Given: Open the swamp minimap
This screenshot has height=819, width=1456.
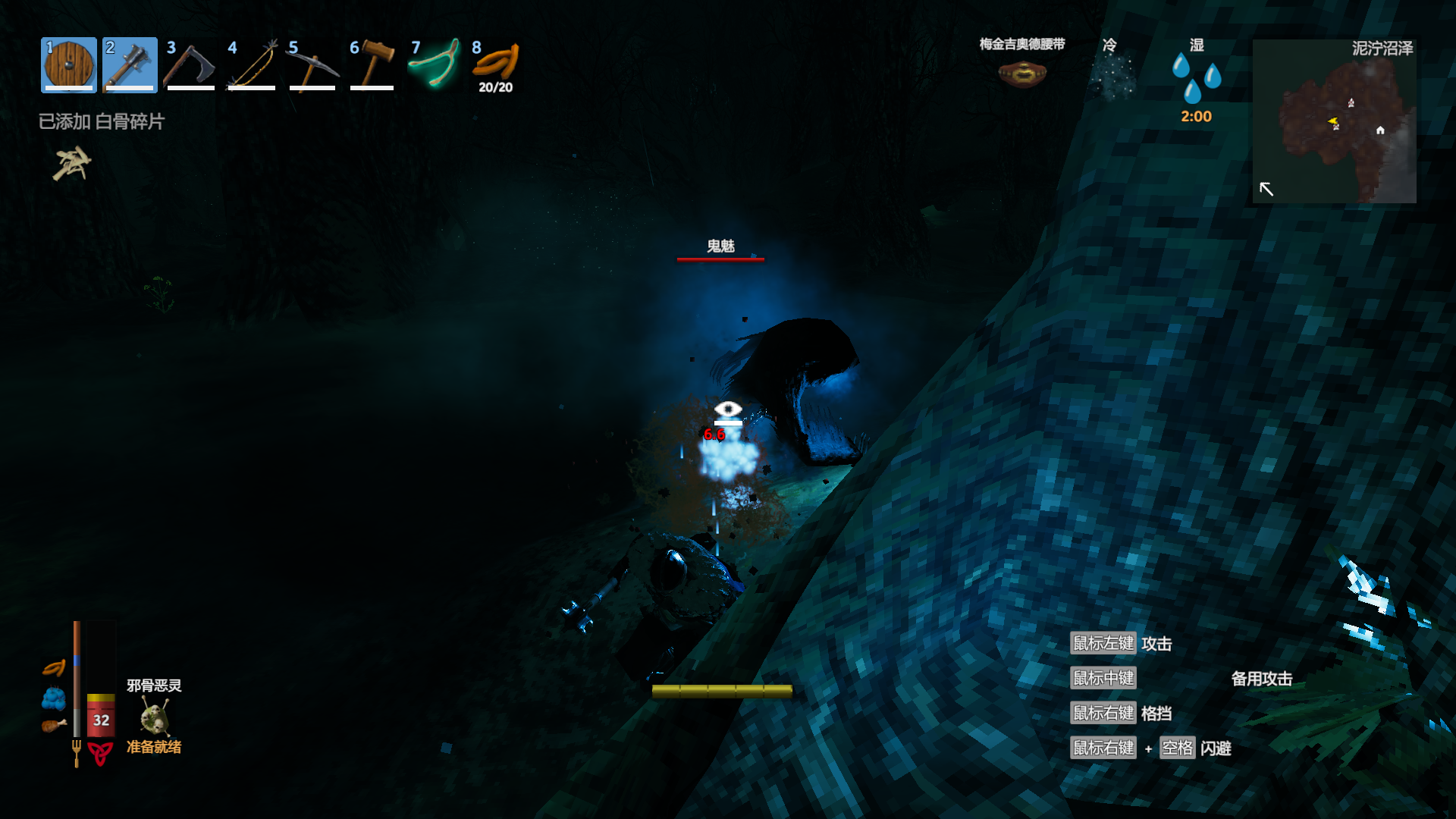Looking at the screenshot, I should pos(1334,121).
